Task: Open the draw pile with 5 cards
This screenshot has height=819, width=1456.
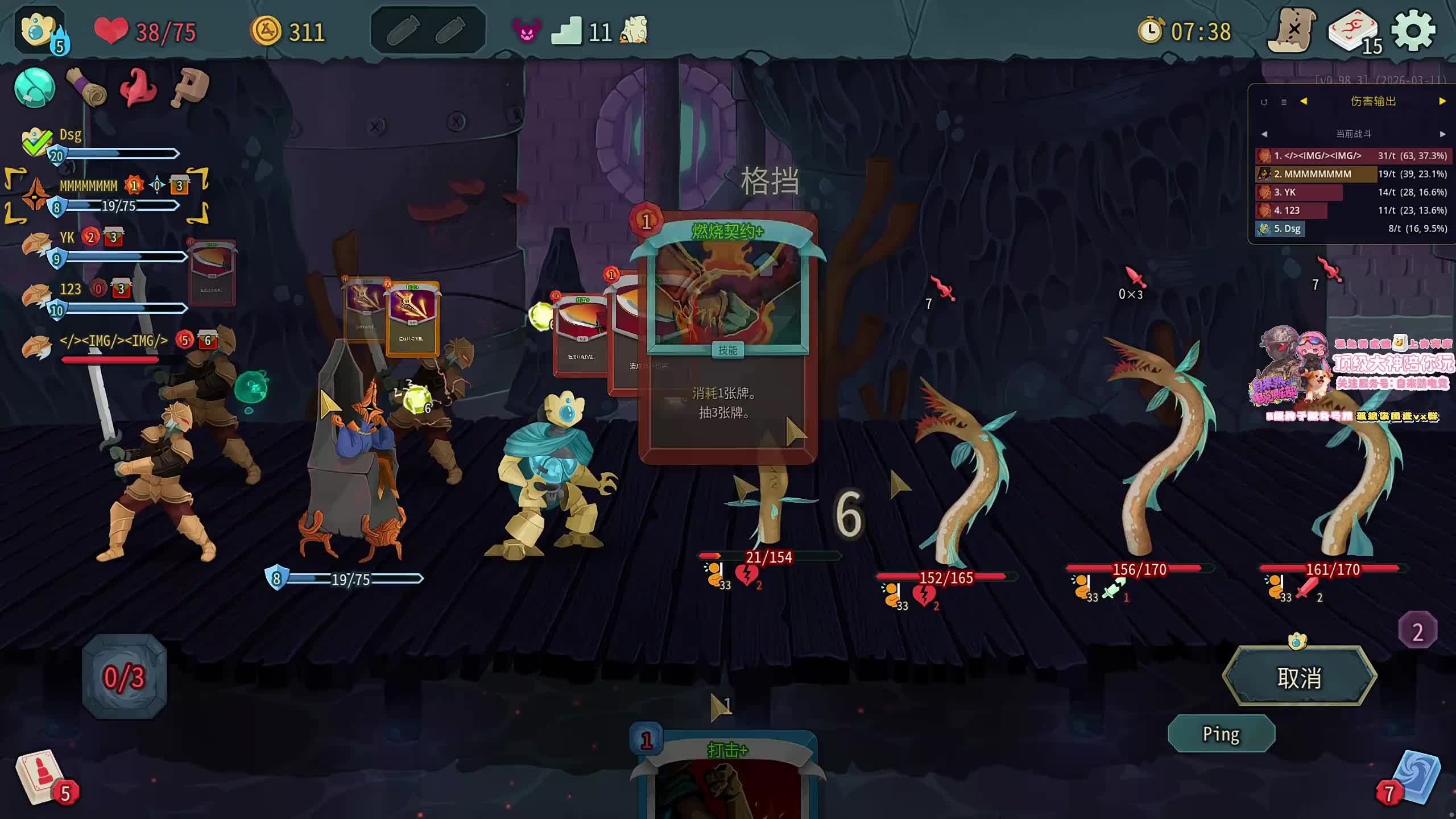Action: 43,778
